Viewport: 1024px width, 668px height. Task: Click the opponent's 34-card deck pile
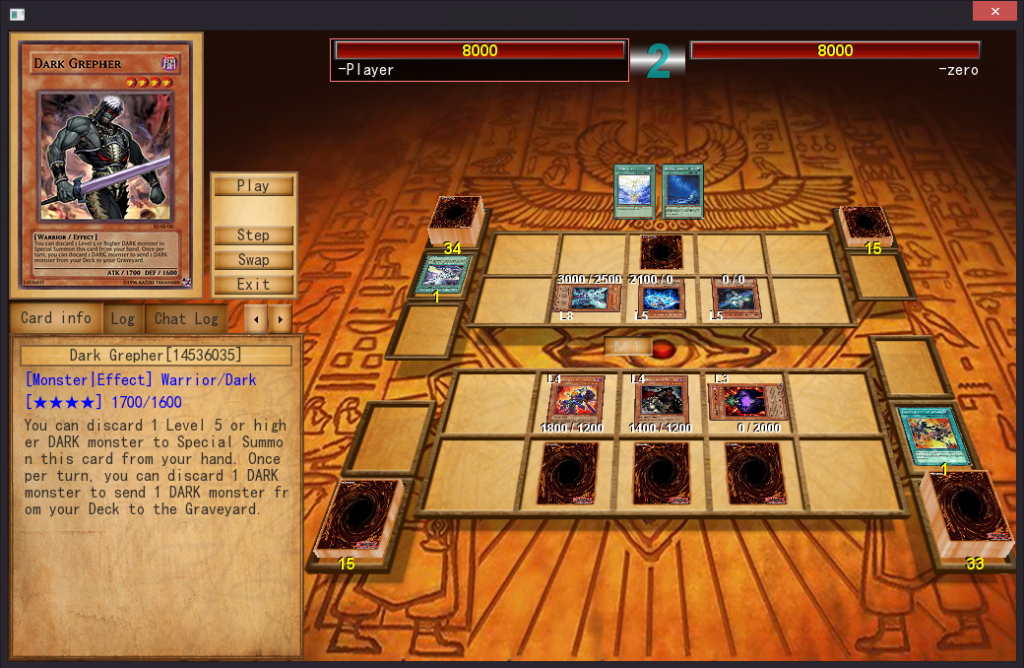[457, 220]
